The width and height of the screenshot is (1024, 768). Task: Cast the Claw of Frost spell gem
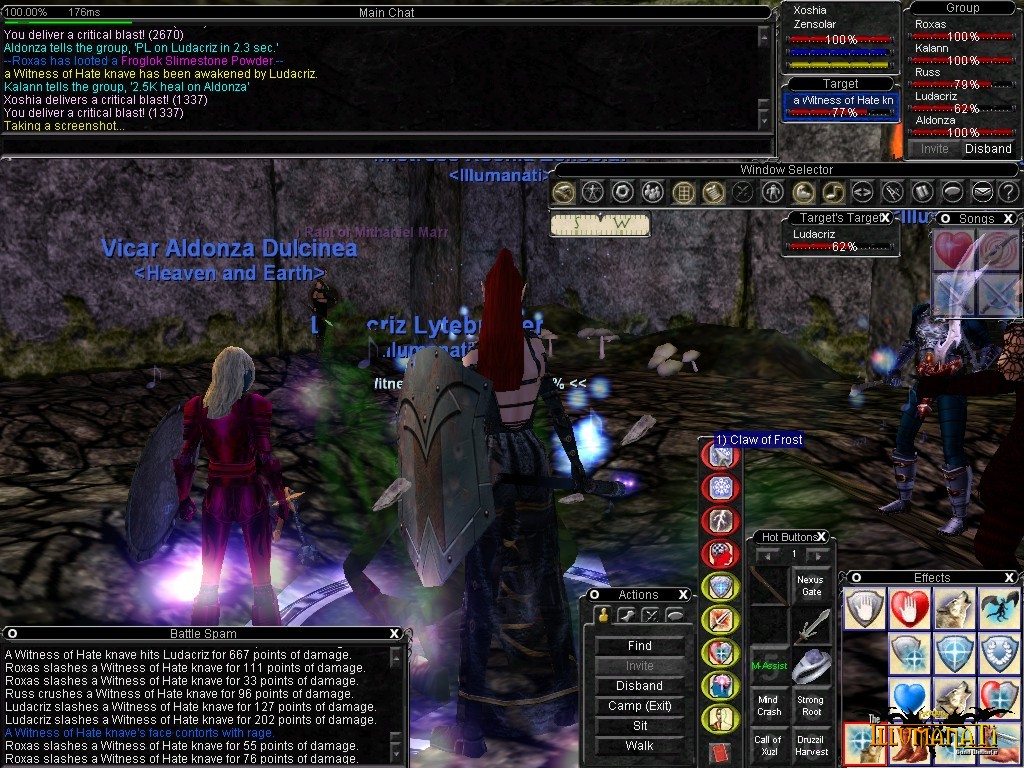pyautogui.click(x=720, y=457)
